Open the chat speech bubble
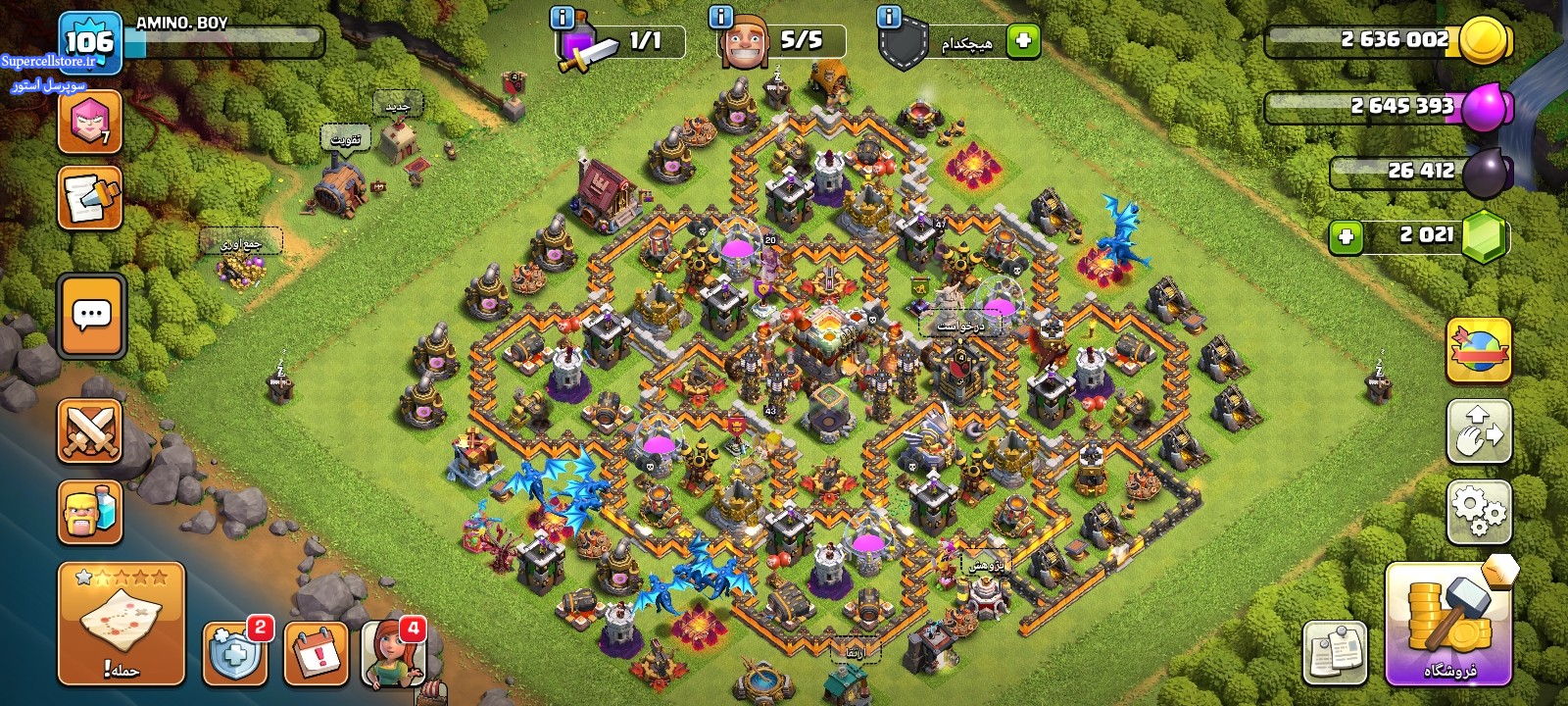Image resolution: width=1568 pixels, height=706 pixels. 91,317
